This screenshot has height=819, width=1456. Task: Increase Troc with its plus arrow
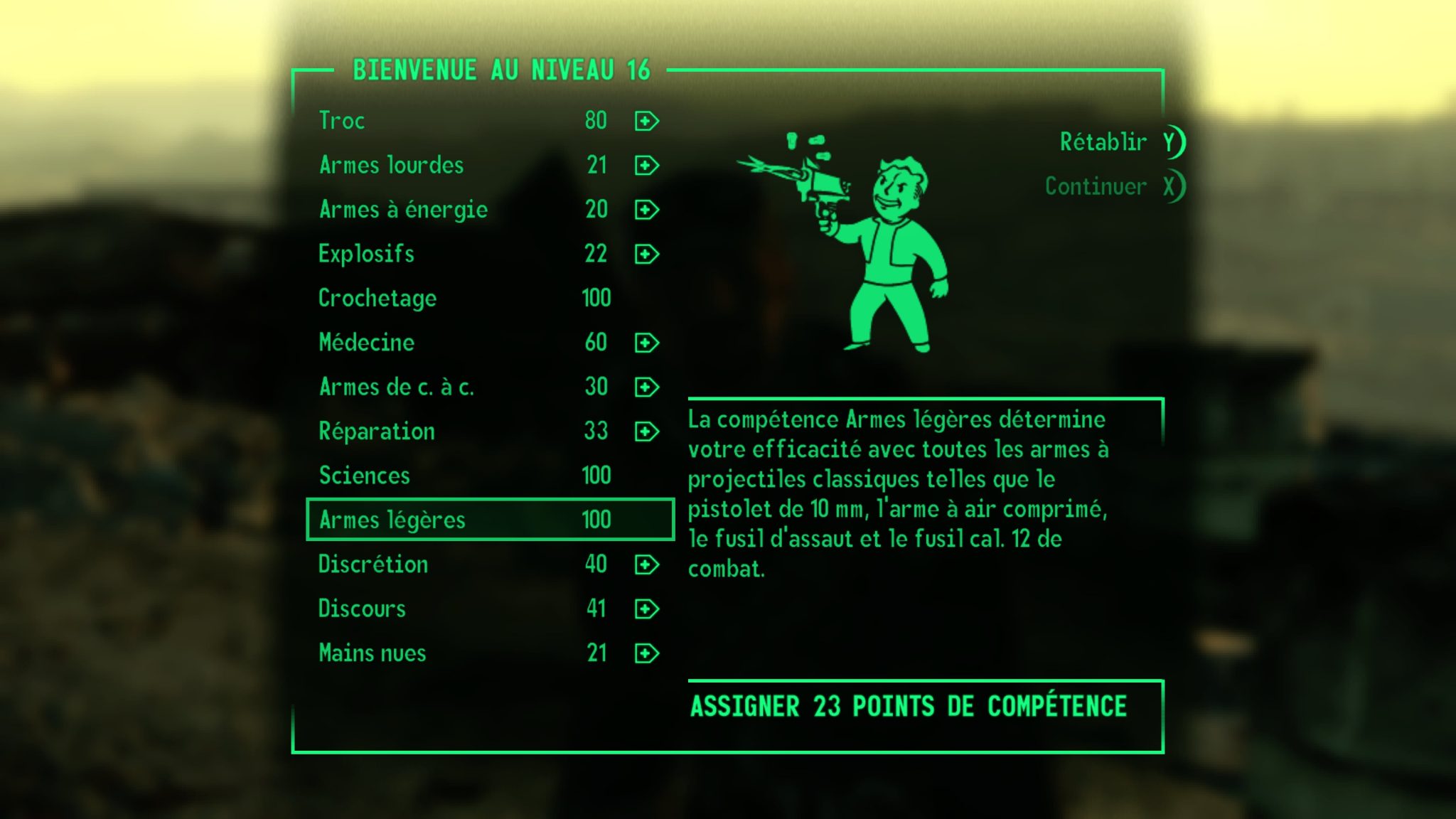pos(646,121)
